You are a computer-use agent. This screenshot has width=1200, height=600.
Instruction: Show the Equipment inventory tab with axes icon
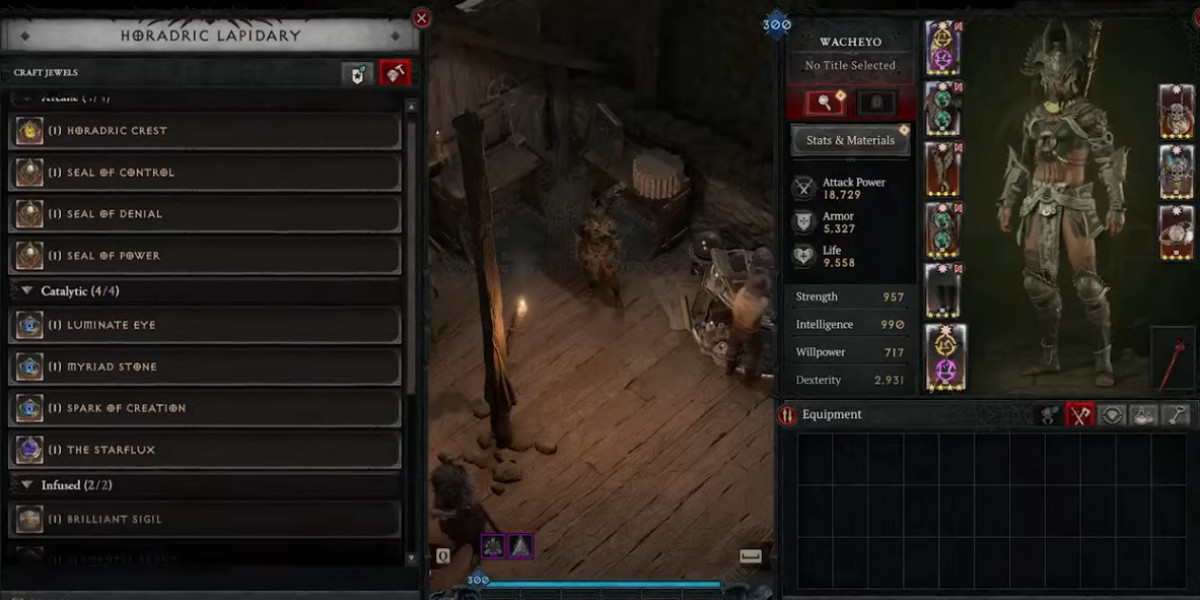[x=1079, y=415]
